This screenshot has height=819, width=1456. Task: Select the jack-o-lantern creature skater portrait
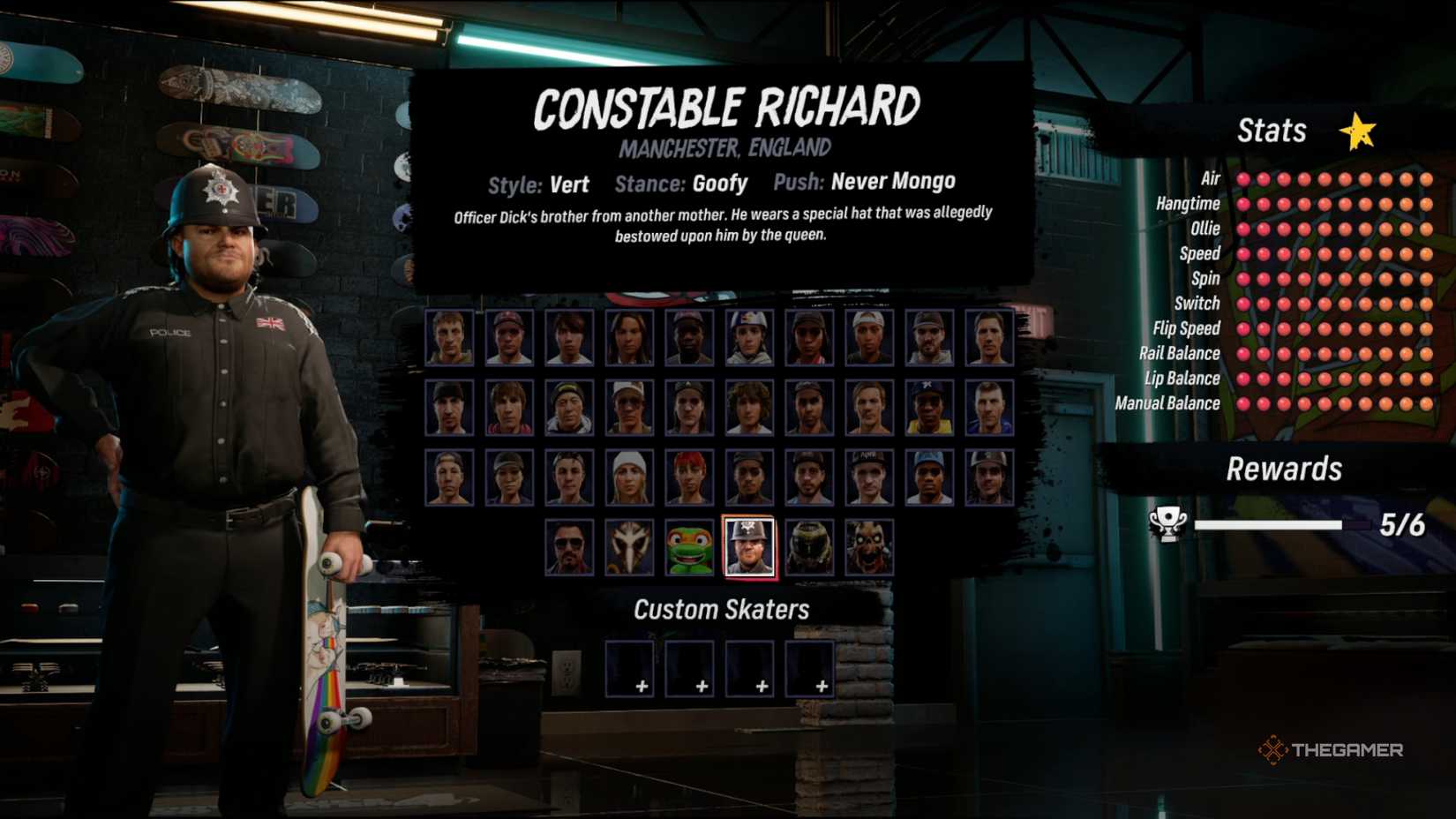point(869,547)
